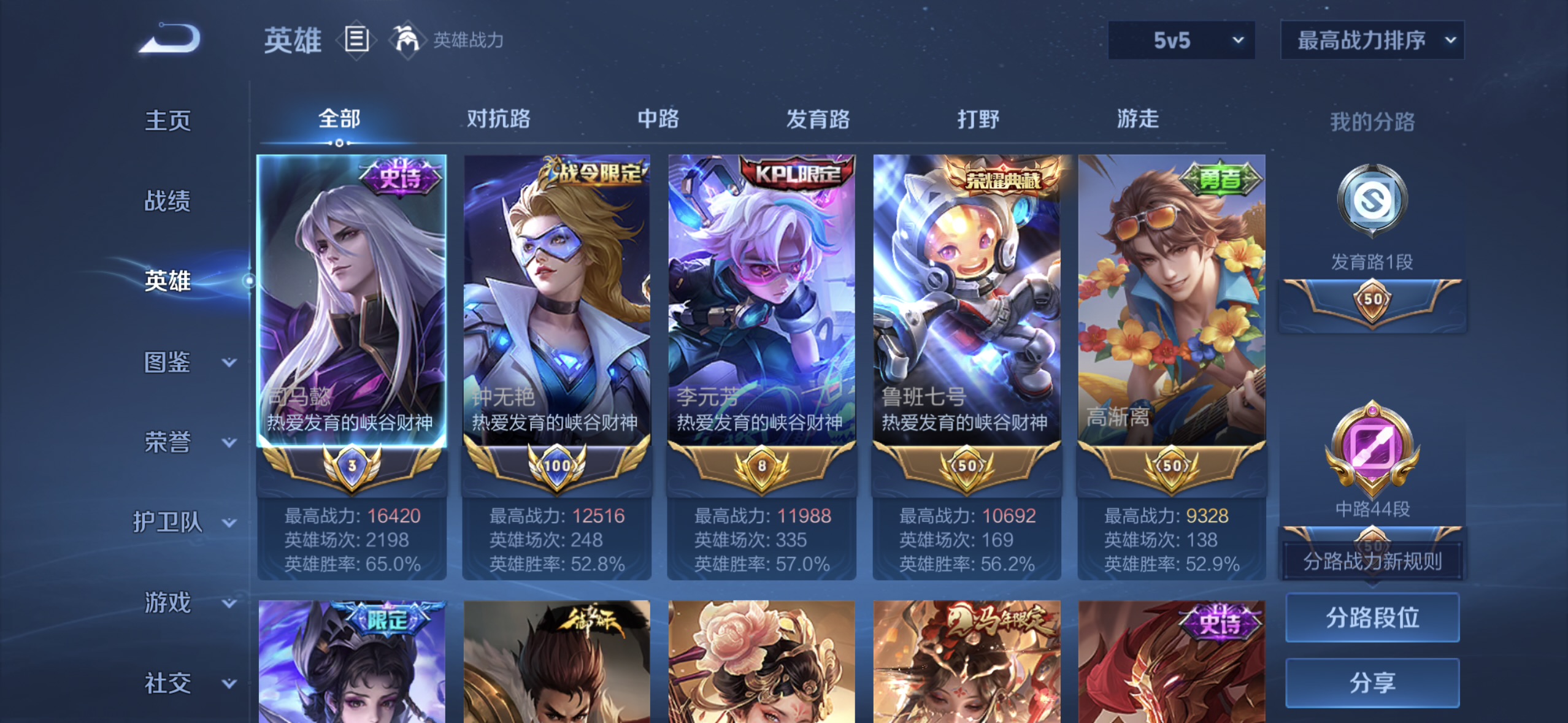This screenshot has height=723, width=1568.
Task: Click the level 8 badge on 李元芳's card
Action: click(761, 464)
